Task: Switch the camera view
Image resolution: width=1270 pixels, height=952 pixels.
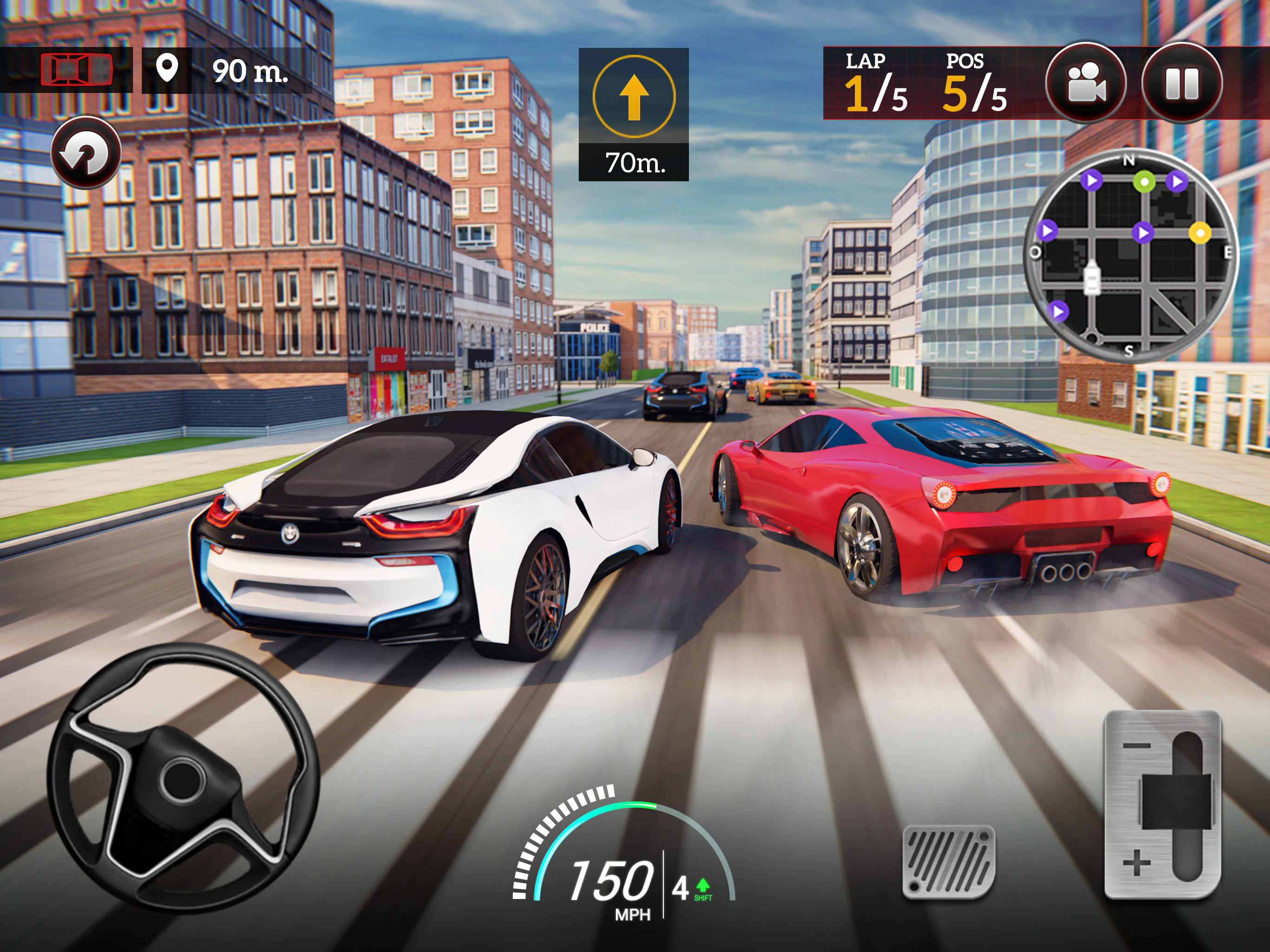Action: coord(1085,83)
